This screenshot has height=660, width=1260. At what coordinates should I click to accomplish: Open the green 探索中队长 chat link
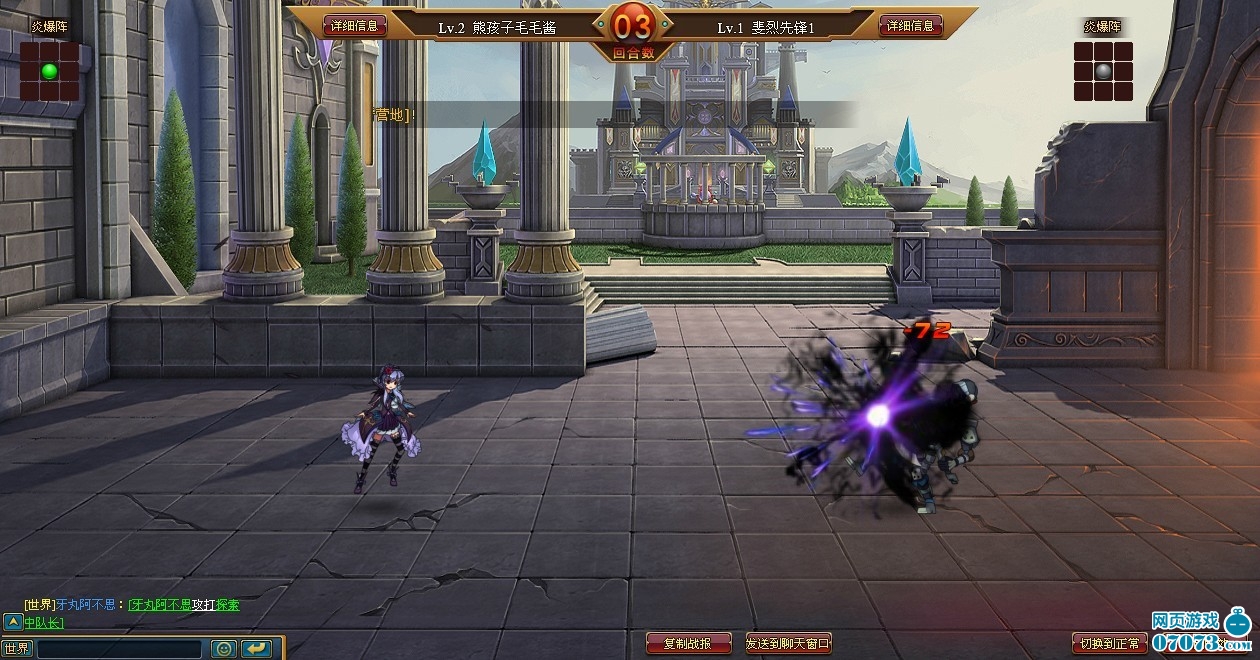(x=228, y=605)
